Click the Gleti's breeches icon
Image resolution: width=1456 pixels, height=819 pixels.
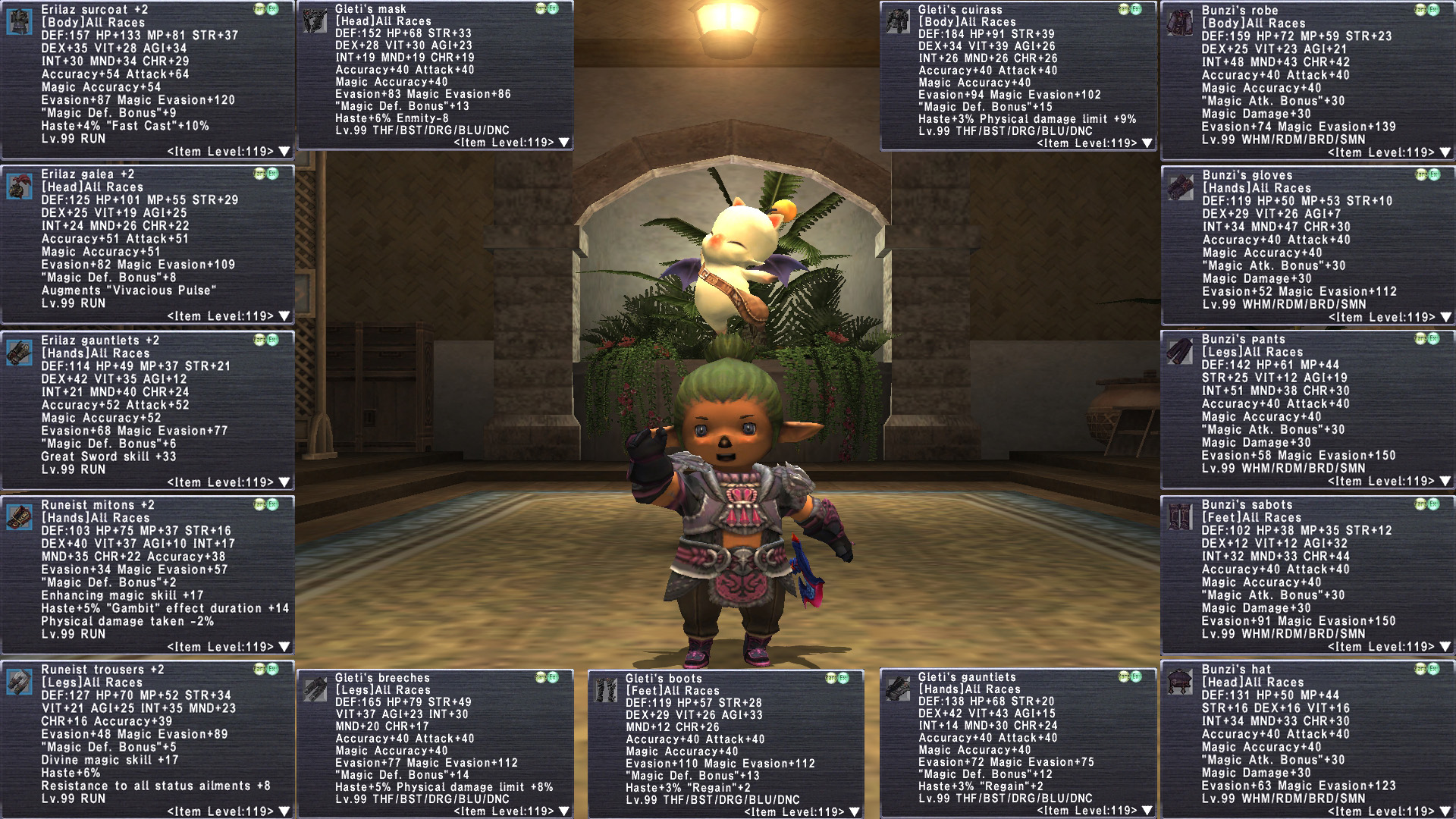[314, 689]
